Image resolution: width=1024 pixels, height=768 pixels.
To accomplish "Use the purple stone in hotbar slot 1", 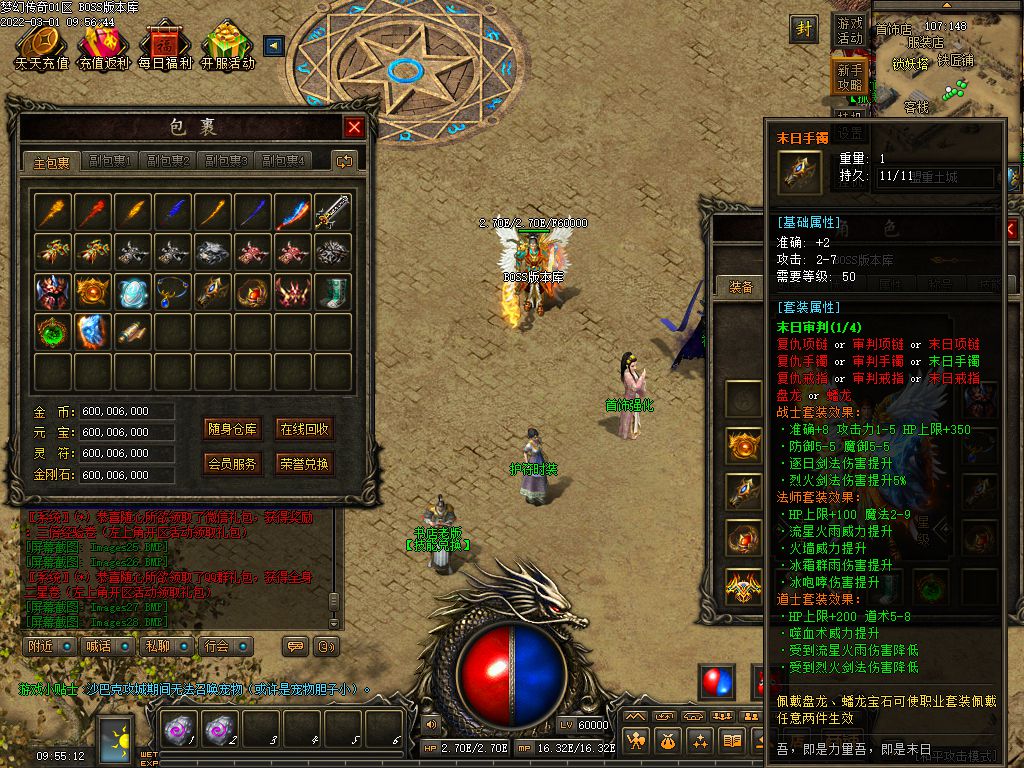I will pyautogui.click(x=181, y=731).
